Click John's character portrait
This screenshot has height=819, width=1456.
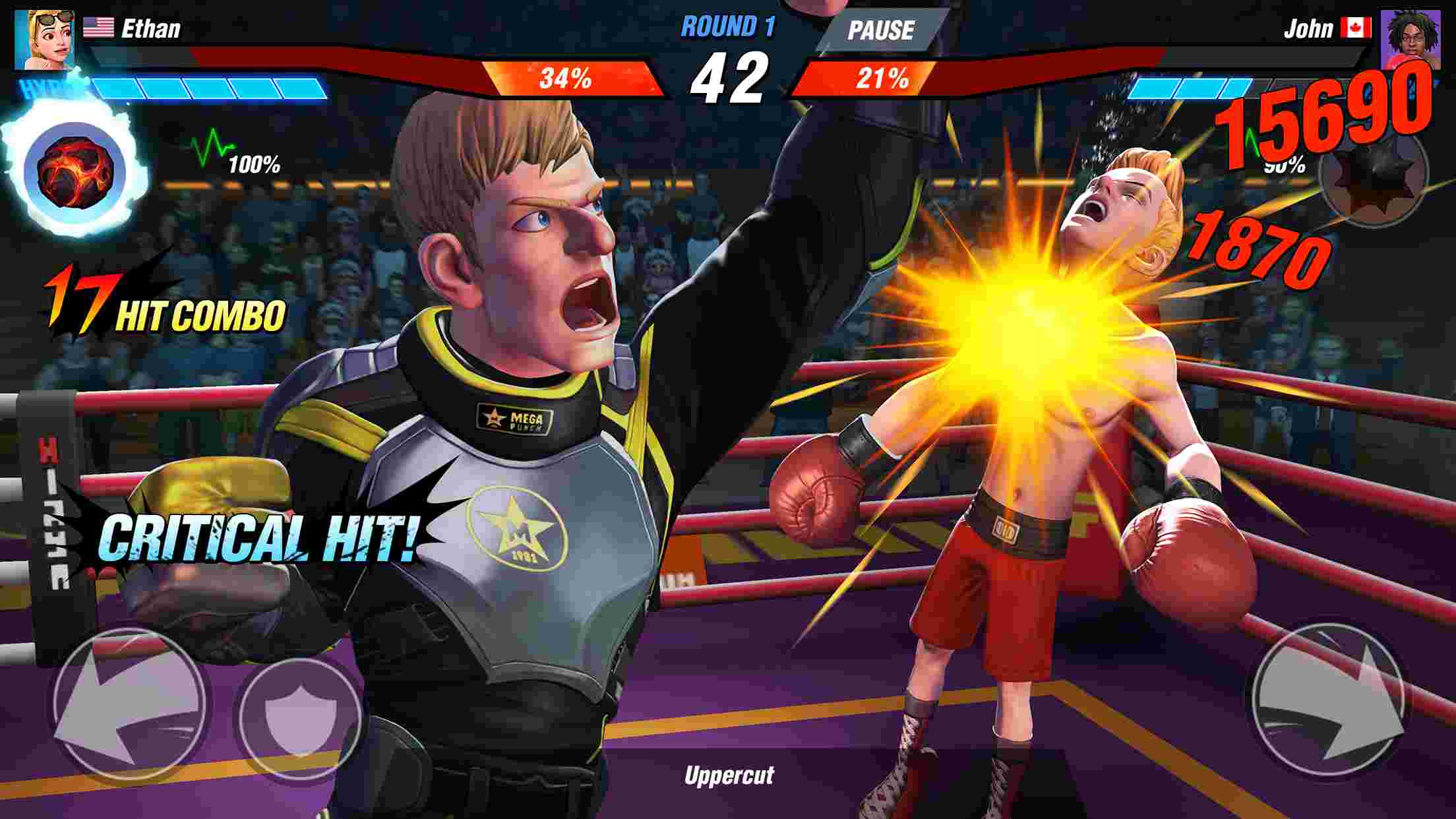(1414, 41)
